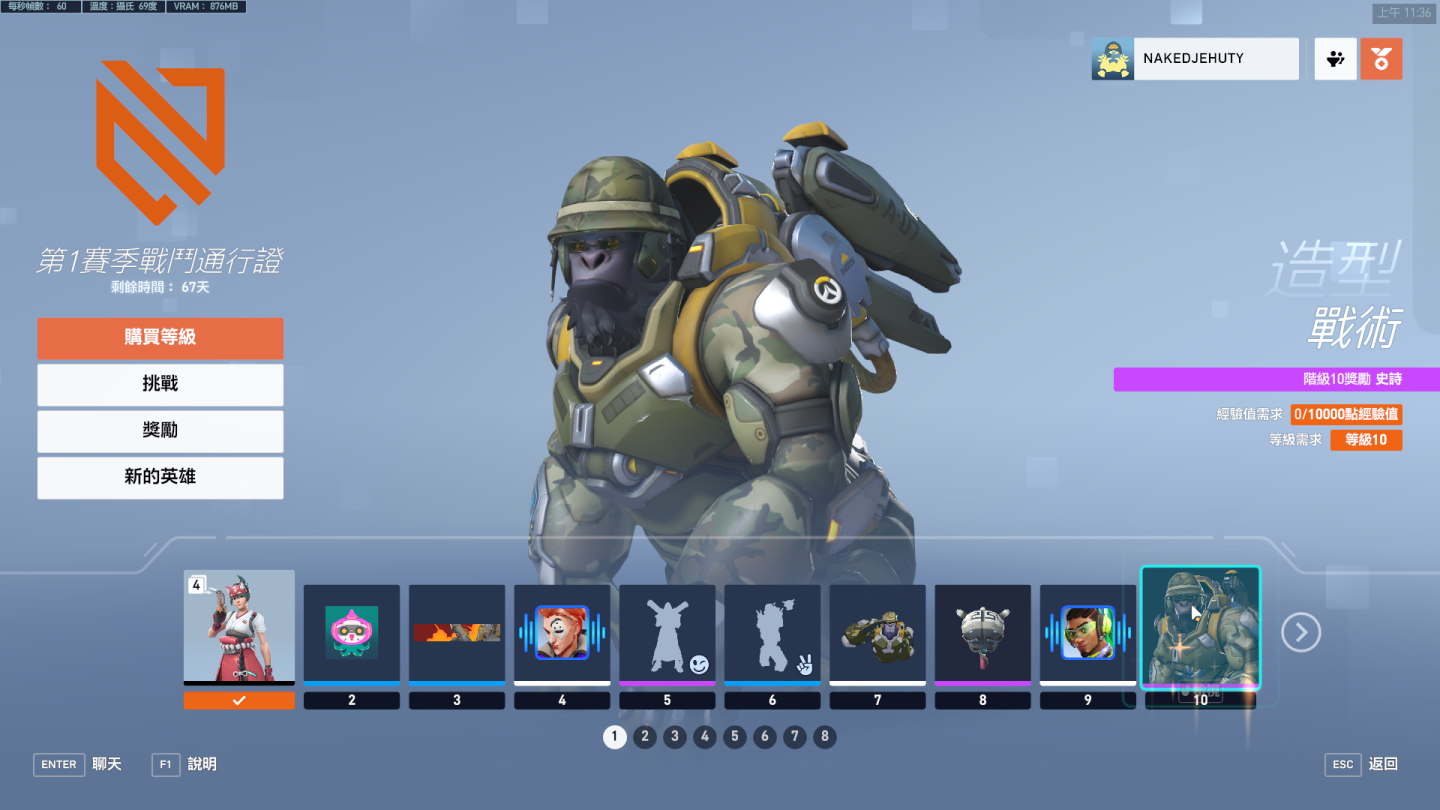The image size is (1440, 810).
Task: Select the tier 6 peace sign pose reward
Action: coord(772,633)
